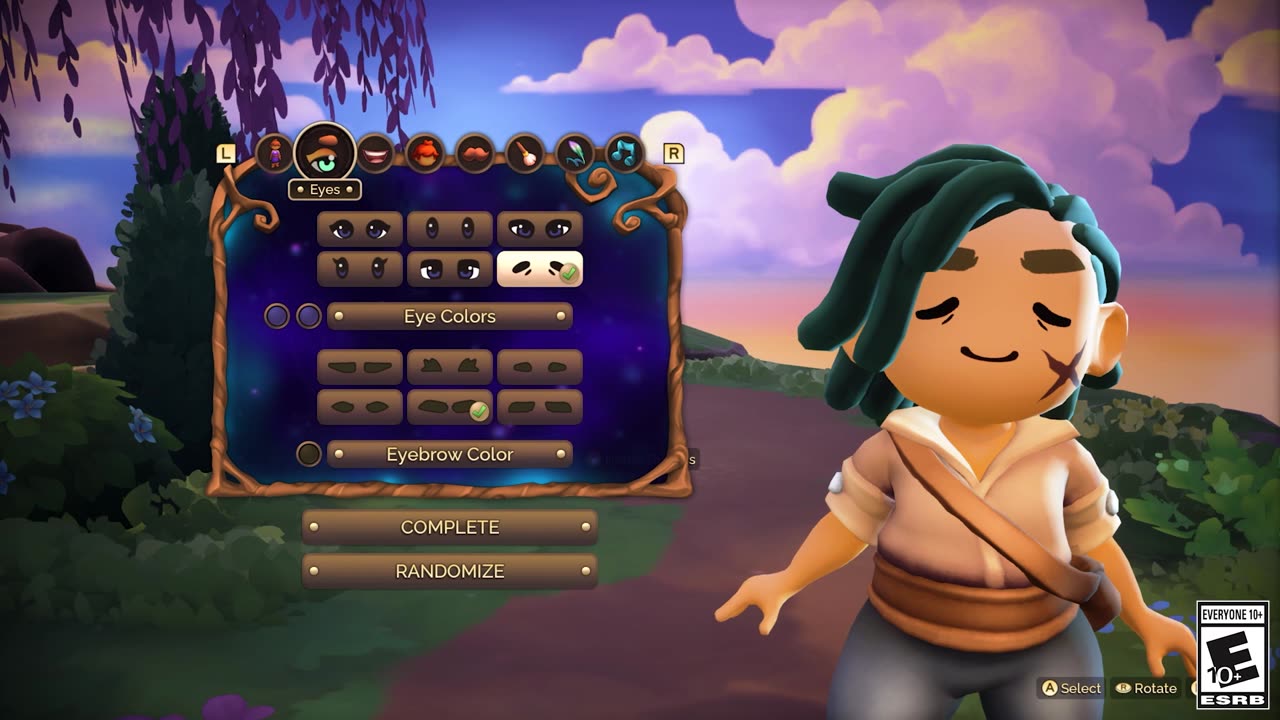
Task: Go to the mustache facial hair tab
Action: 475,154
